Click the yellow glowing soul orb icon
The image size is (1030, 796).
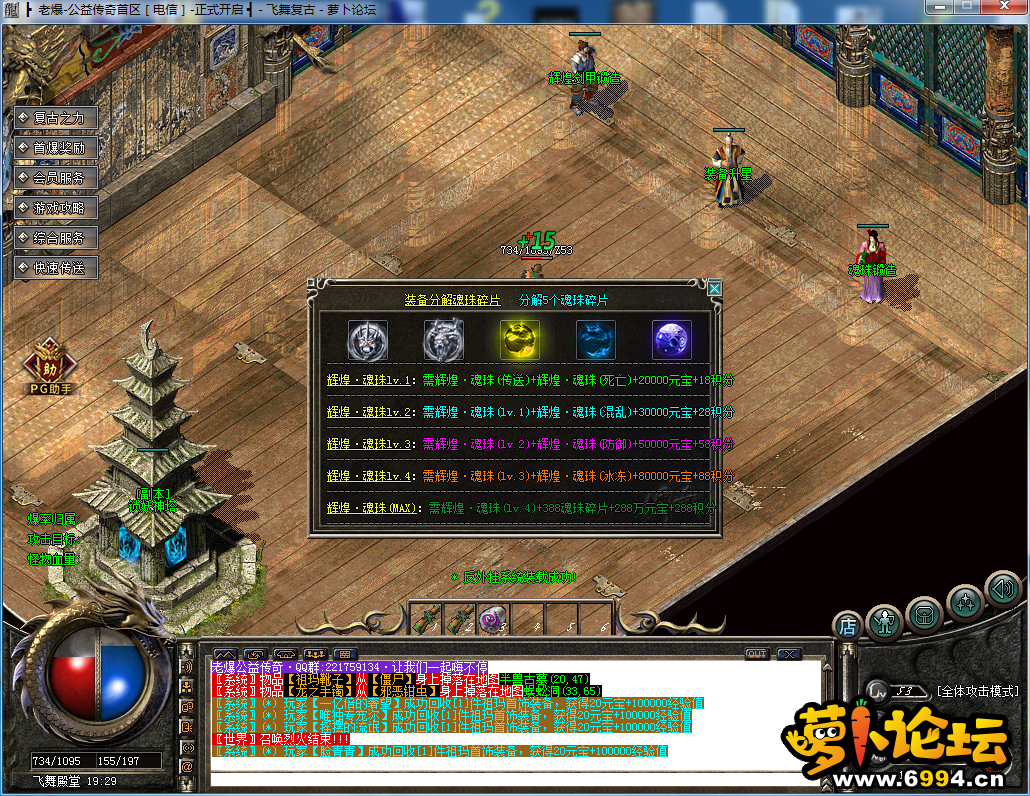(519, 341)
